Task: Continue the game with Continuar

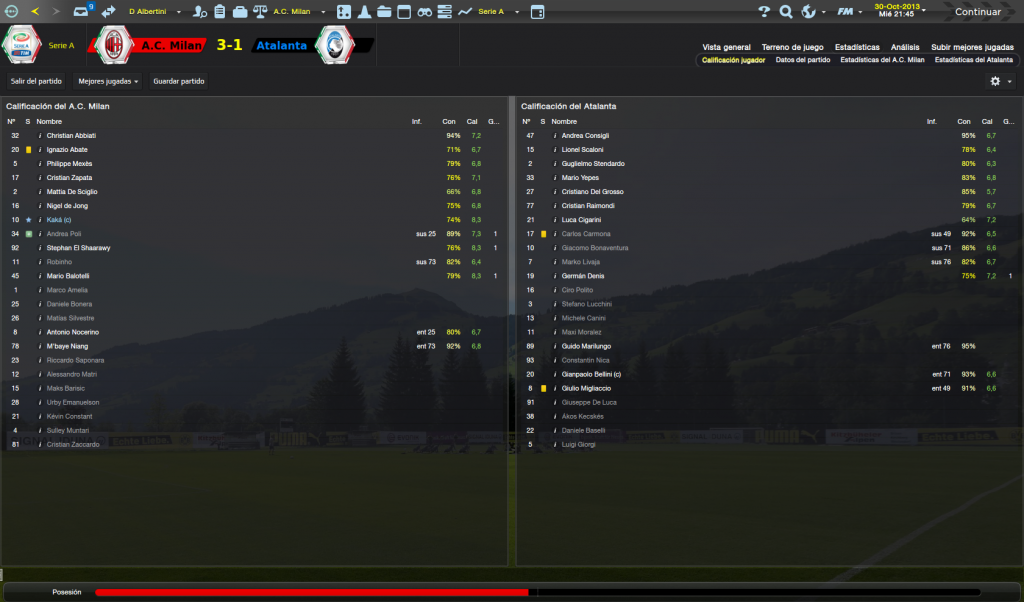Action: click(977, 12)
